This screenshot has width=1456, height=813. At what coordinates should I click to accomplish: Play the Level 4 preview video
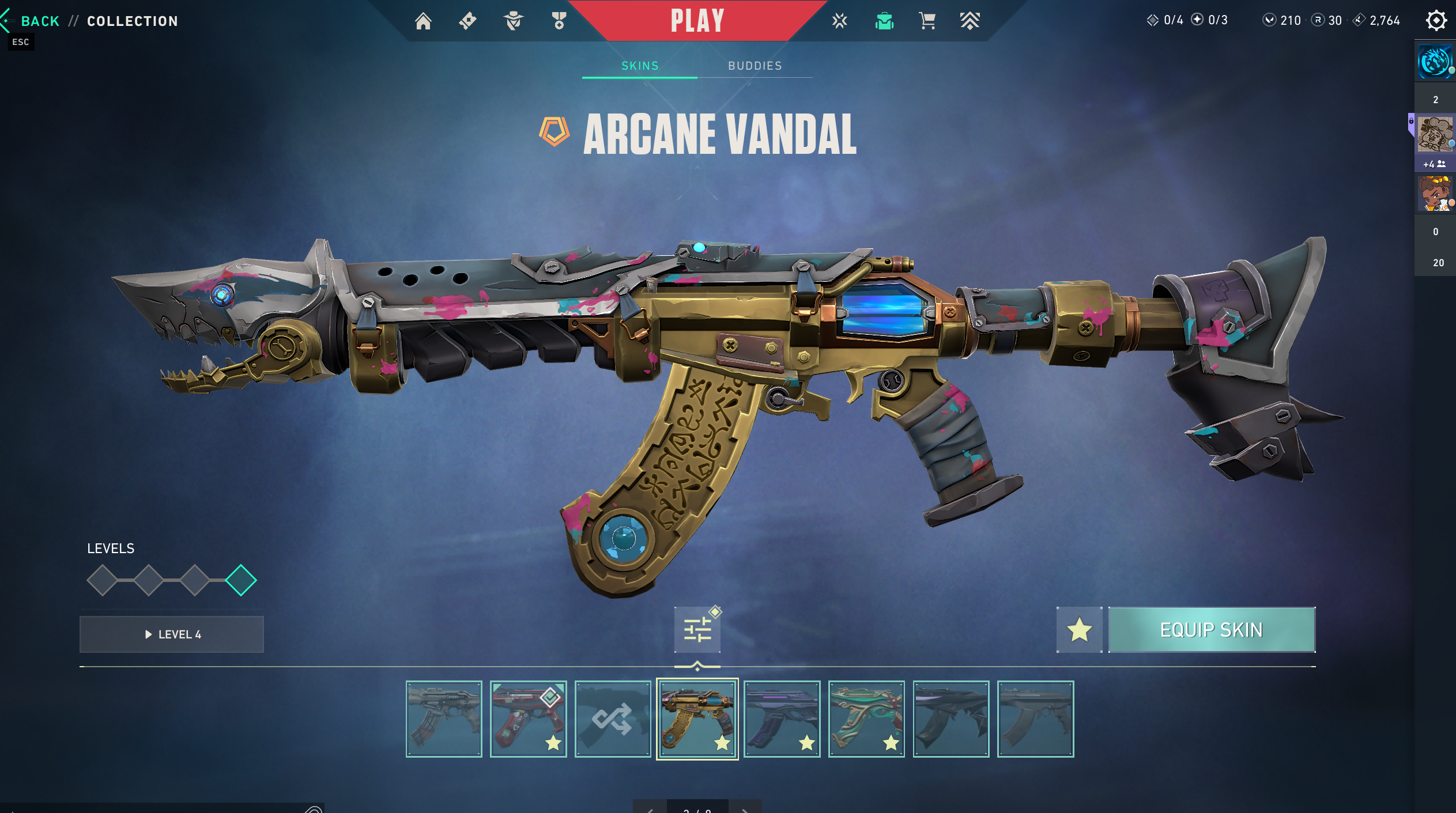[x=172, y=634]
